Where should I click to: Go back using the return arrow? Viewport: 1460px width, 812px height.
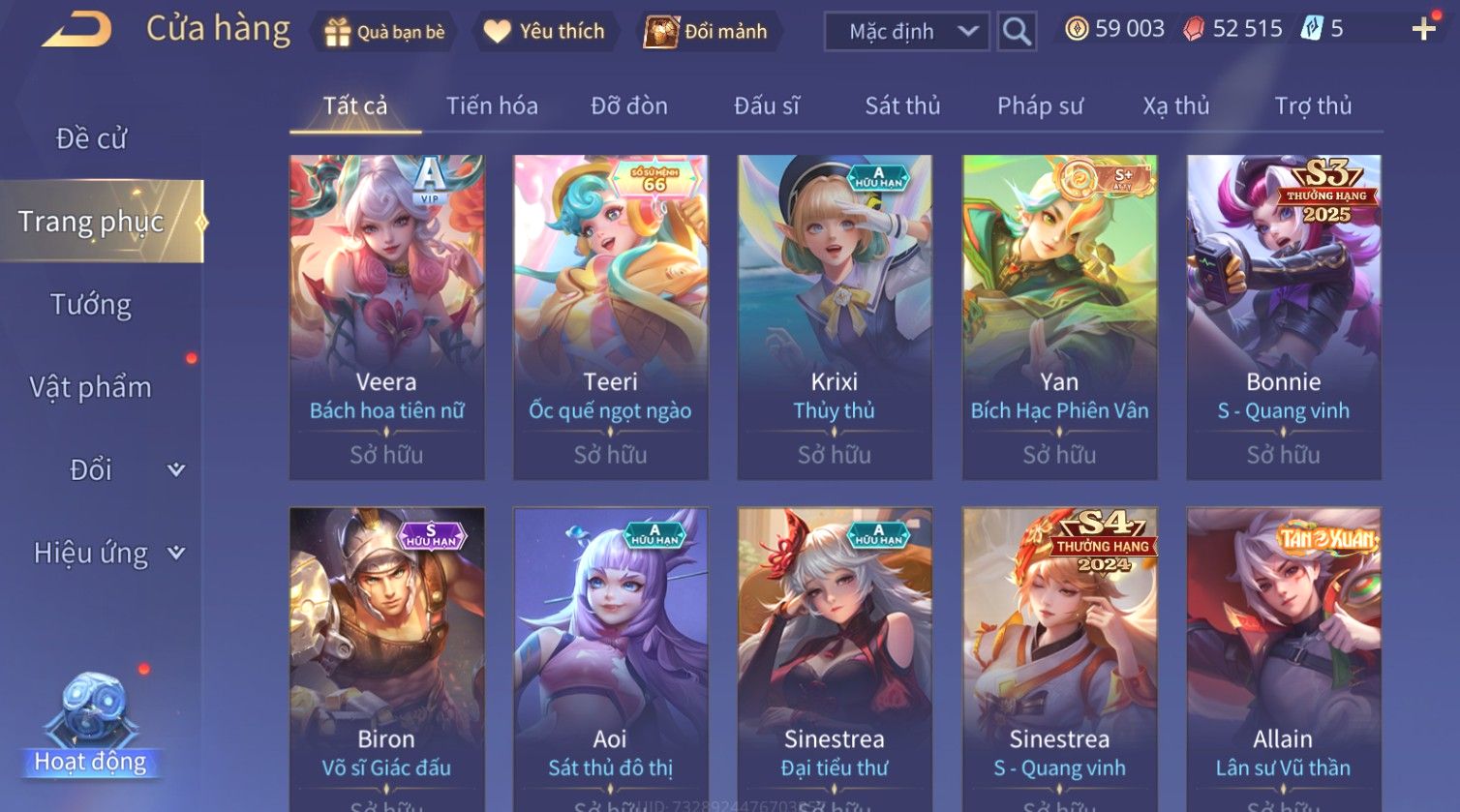pyautogui.click(x=76, y=30)
